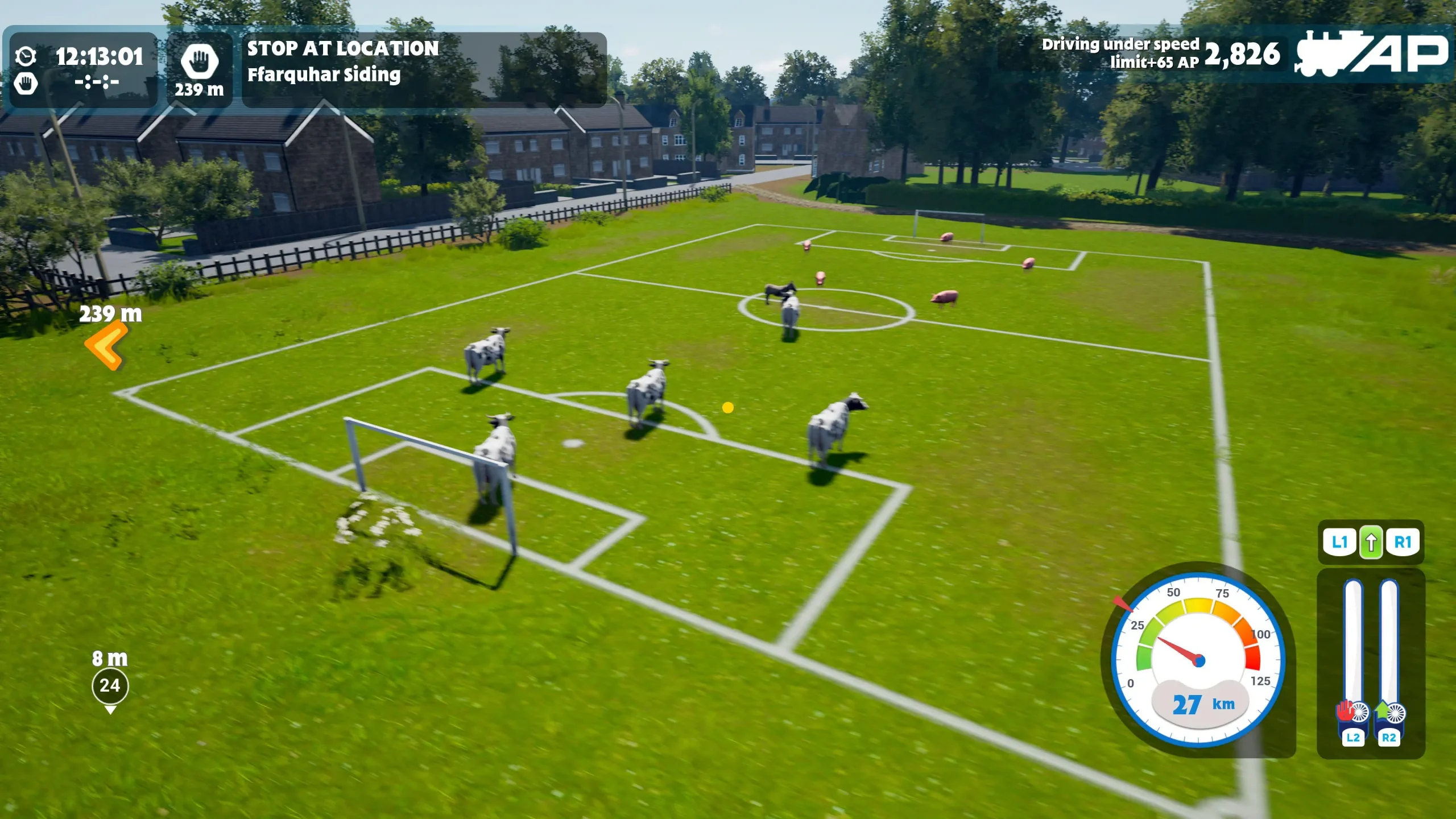Toggle the green forward reverser arrow
This screenshot has height=819, width=1456.
[x=1371, y=542]
